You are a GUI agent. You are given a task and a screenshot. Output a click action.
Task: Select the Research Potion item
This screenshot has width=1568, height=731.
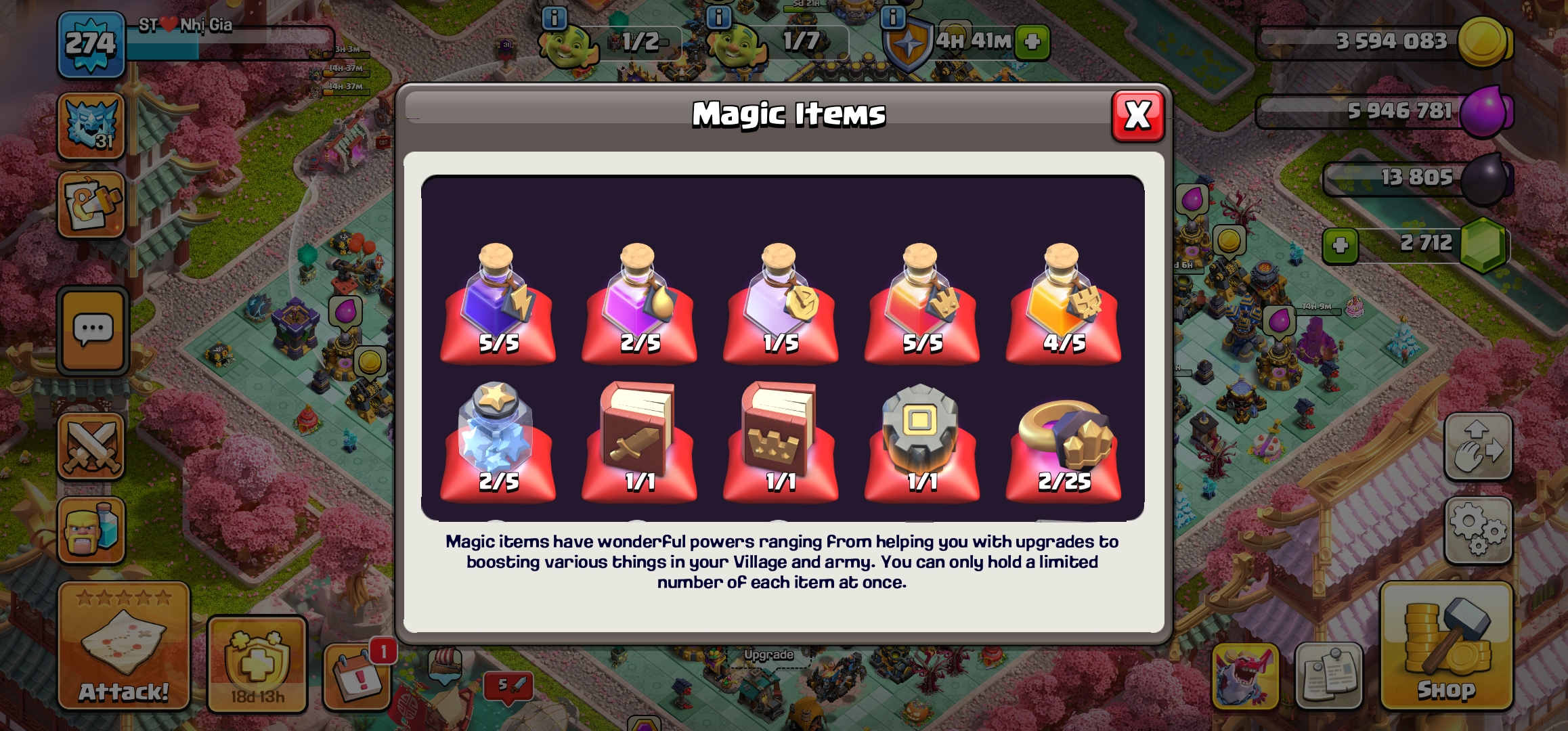pyautogui.click(x=781, y=301)
